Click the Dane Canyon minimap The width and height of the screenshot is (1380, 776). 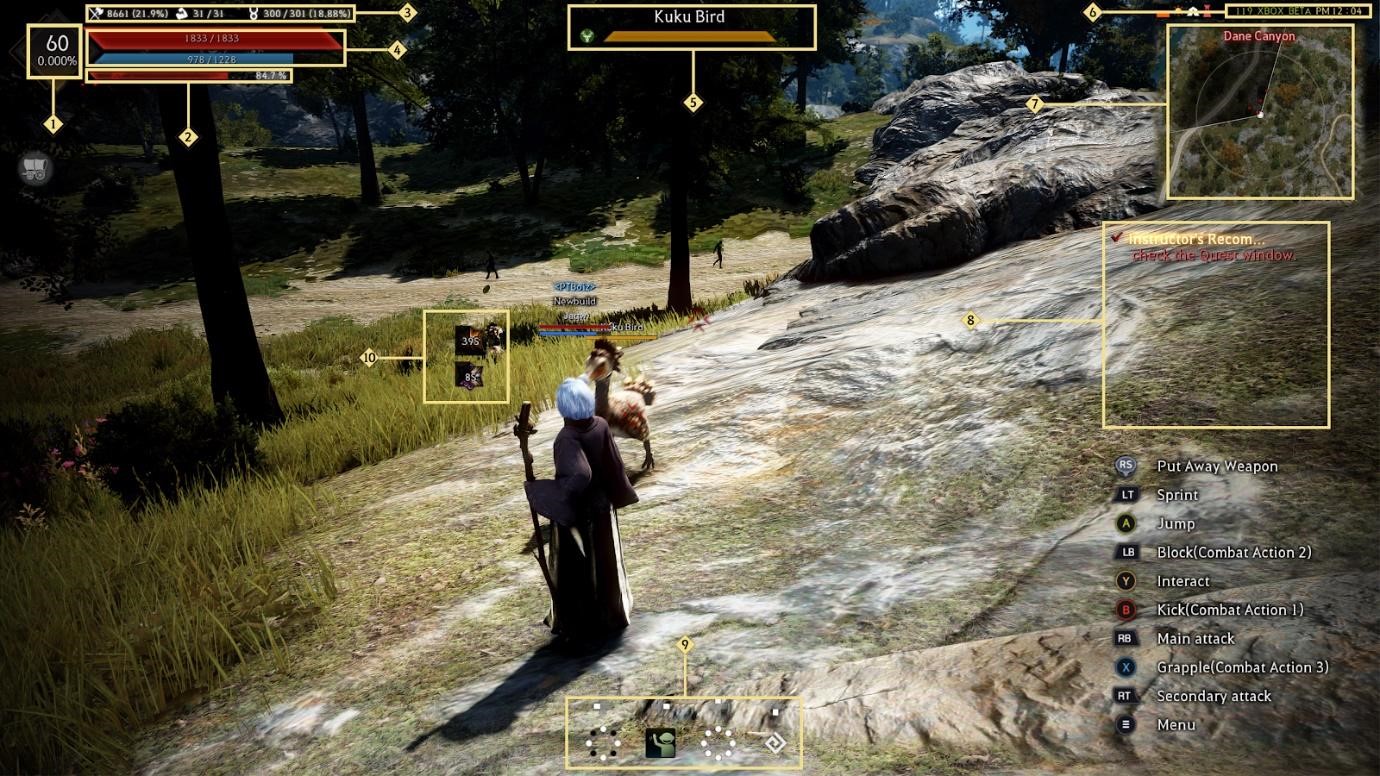click(x=1260, y=112)
